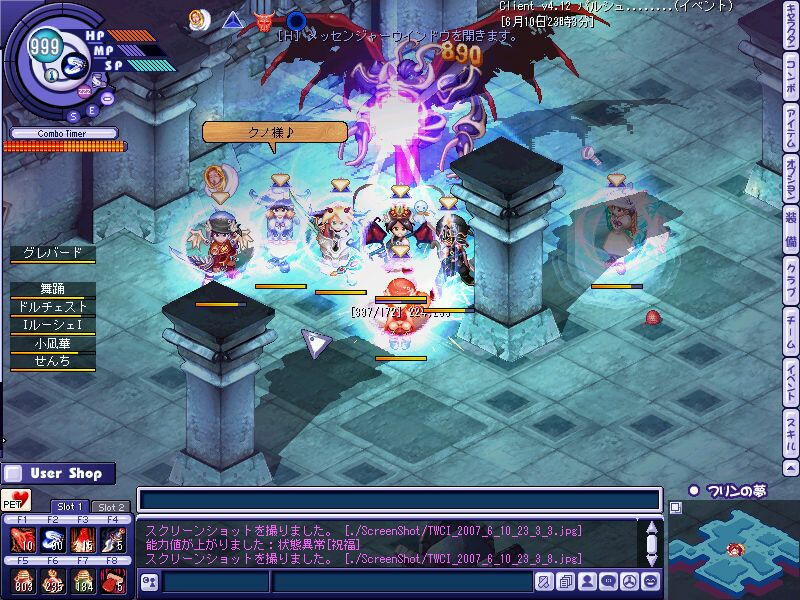Use the F2 hotbar item showing 30

coord(54,540)
